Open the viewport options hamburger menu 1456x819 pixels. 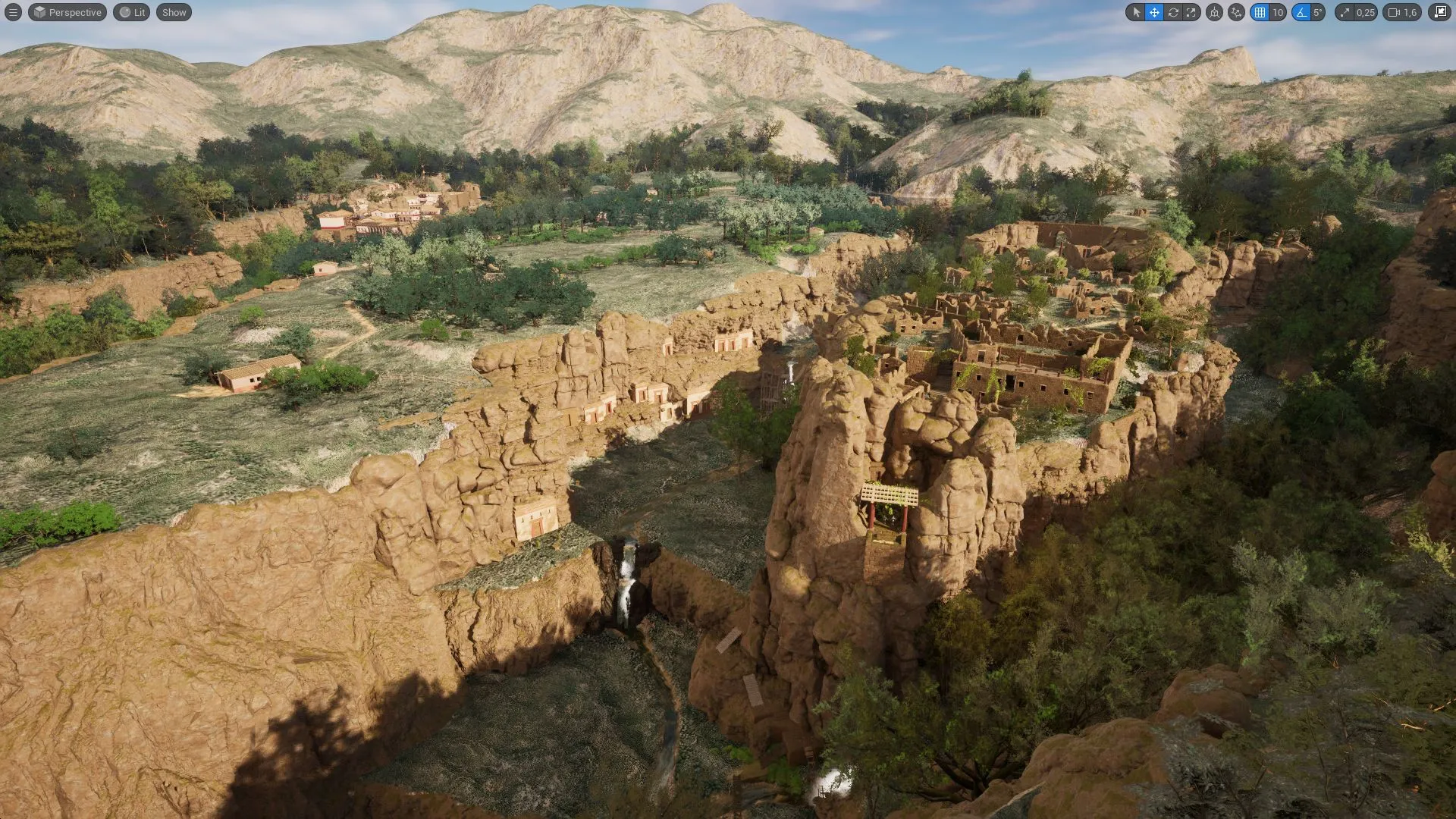coord(14,12)
